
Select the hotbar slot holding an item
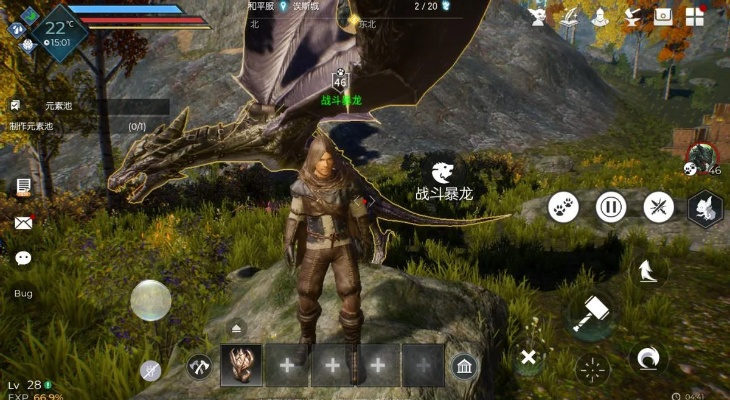pos(241,366)
